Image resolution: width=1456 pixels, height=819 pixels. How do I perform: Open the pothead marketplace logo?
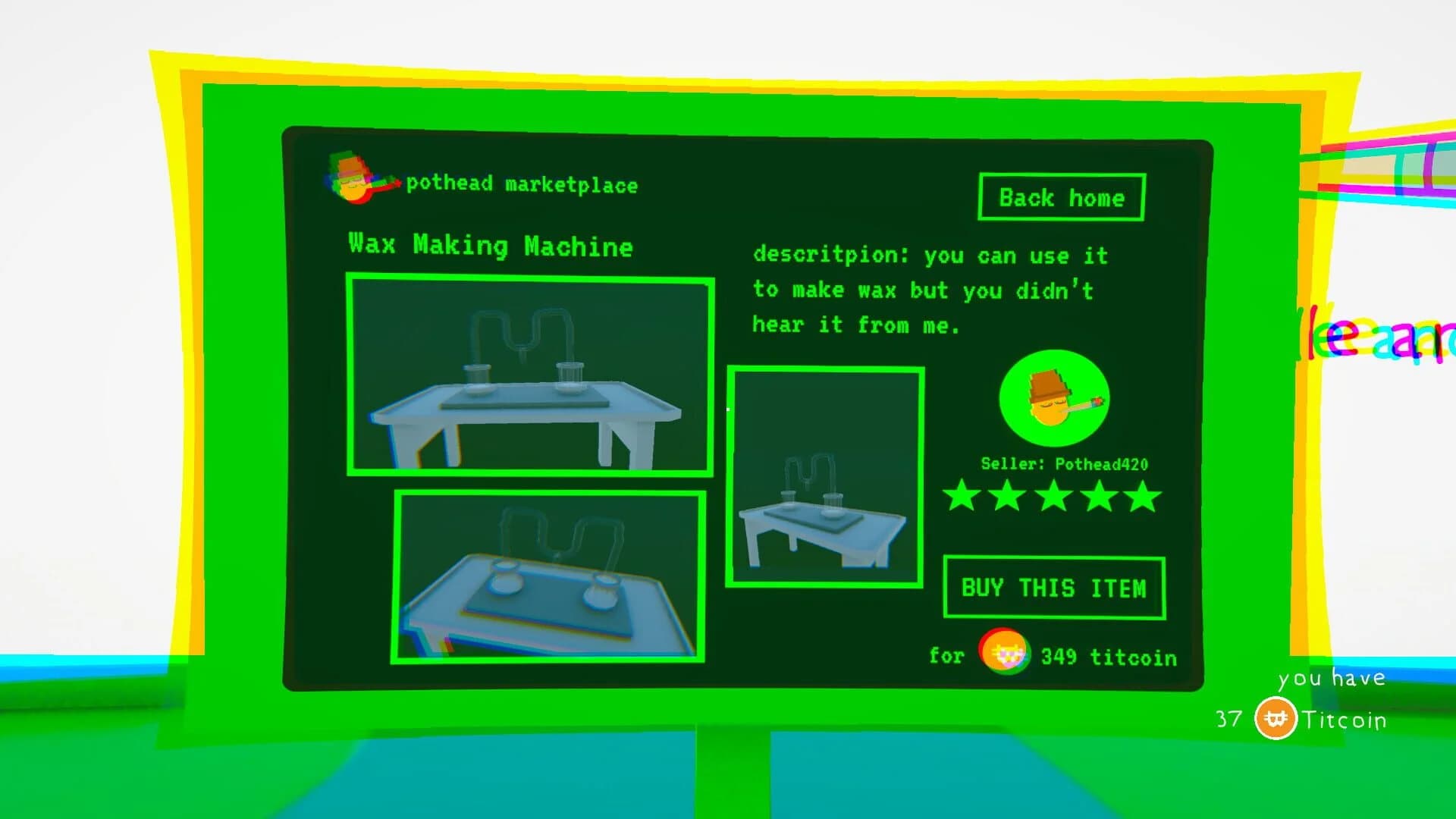point(353,178)
